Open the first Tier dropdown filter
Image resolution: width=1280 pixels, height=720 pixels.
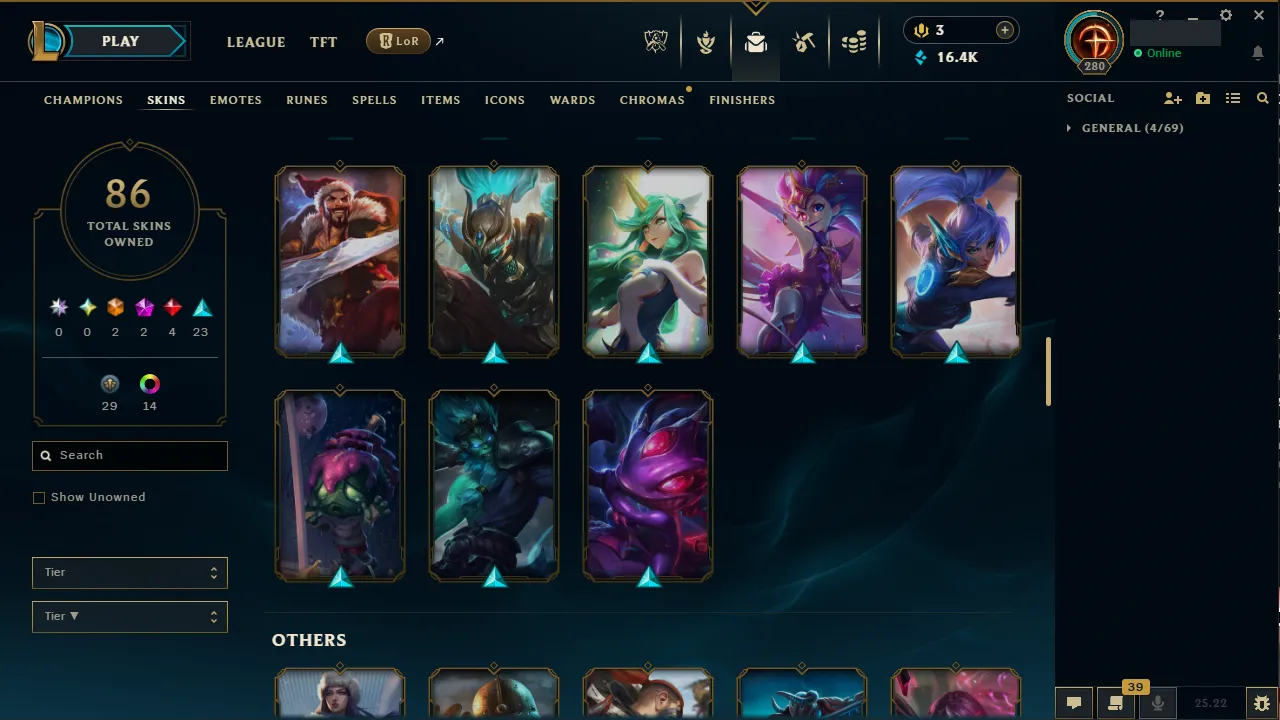[129, 572]
